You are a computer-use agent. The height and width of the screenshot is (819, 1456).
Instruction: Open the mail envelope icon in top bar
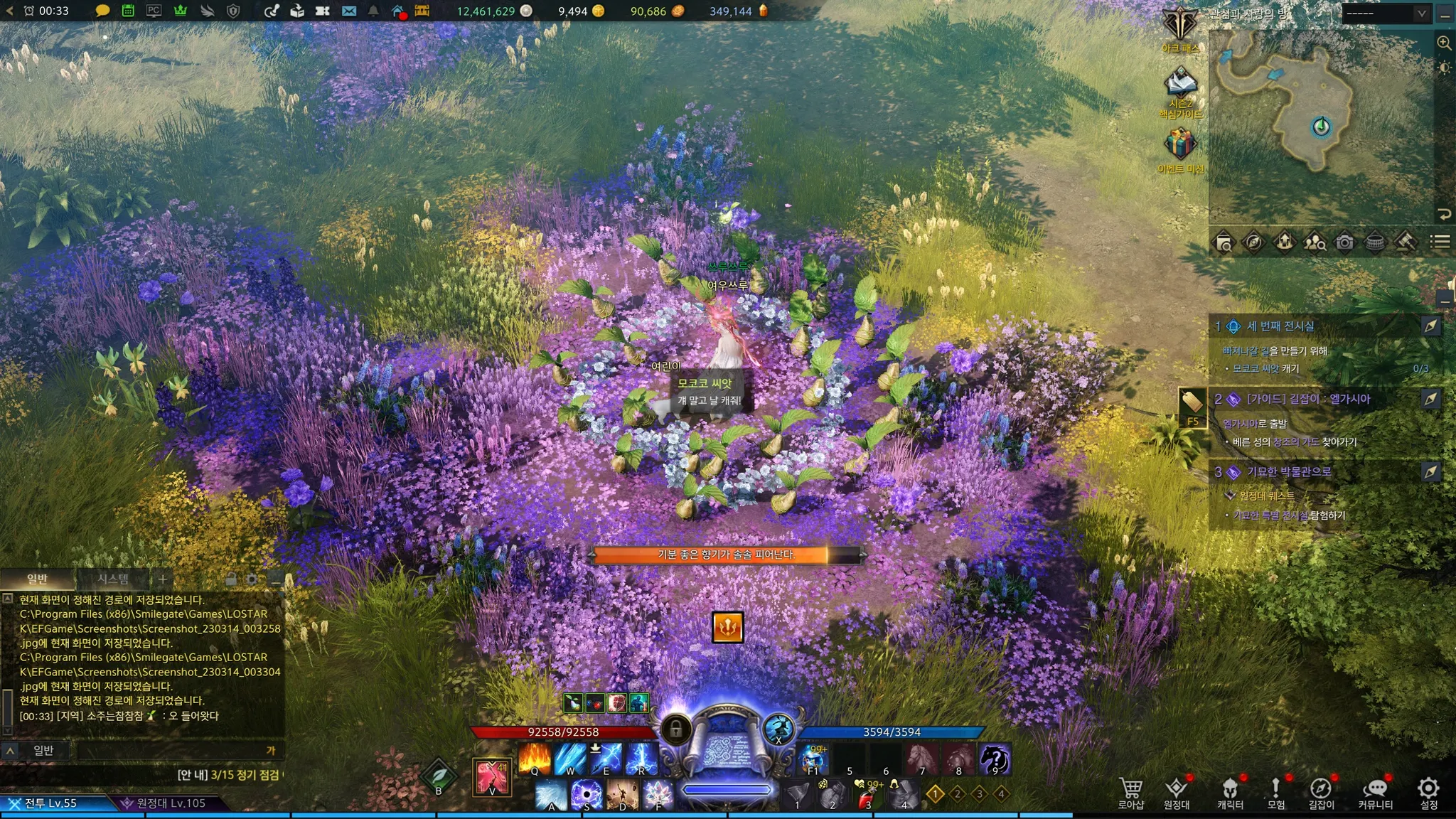348,11
